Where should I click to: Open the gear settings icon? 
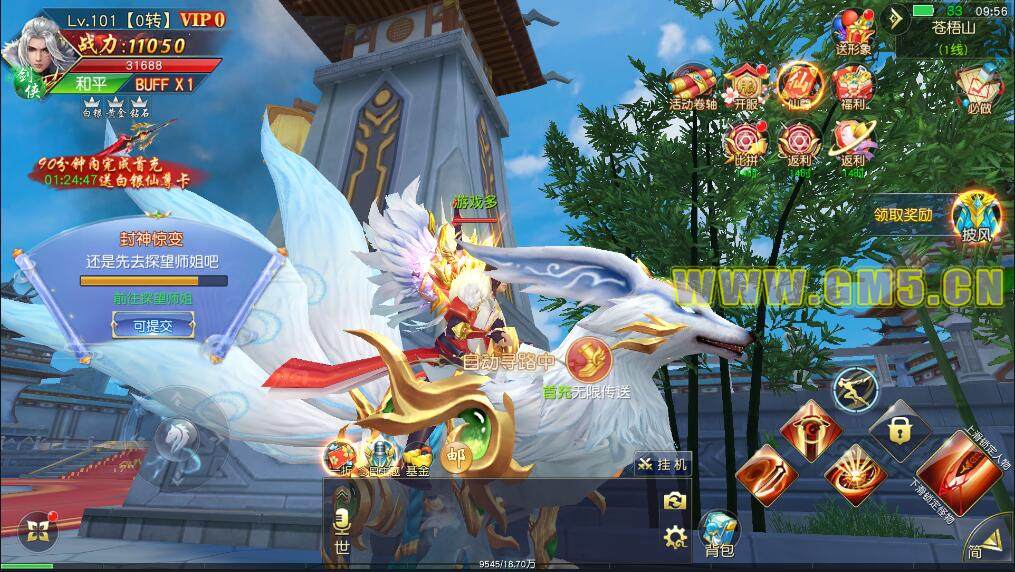(x=676, y=536)
